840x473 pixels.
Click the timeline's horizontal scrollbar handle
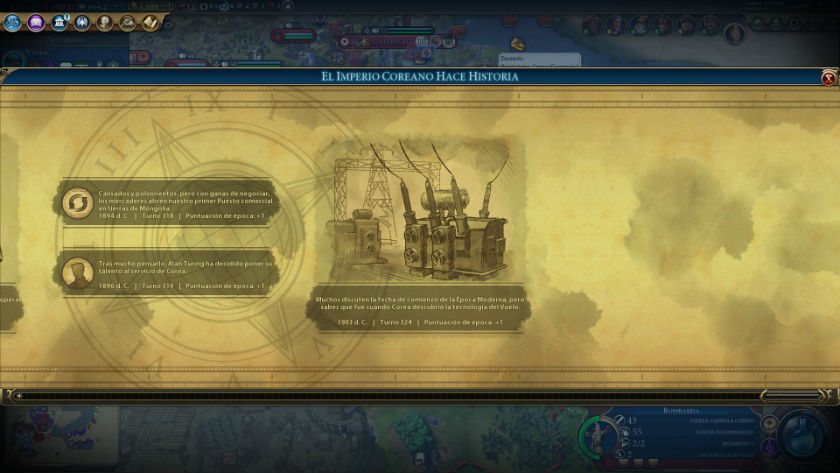pos(789,396)
